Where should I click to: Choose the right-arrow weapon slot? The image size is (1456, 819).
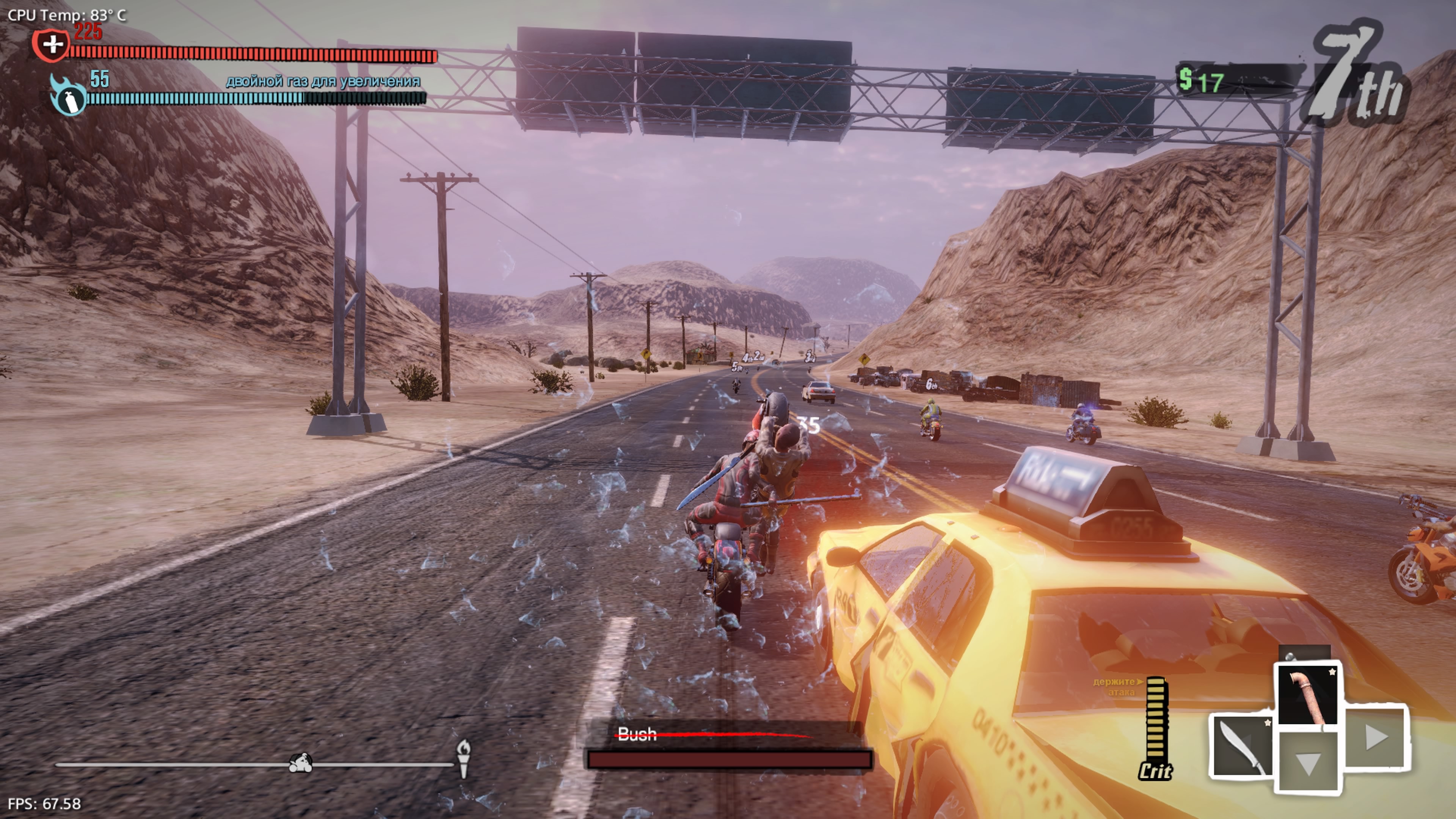pyautogui.click(x=1375, y=736)
